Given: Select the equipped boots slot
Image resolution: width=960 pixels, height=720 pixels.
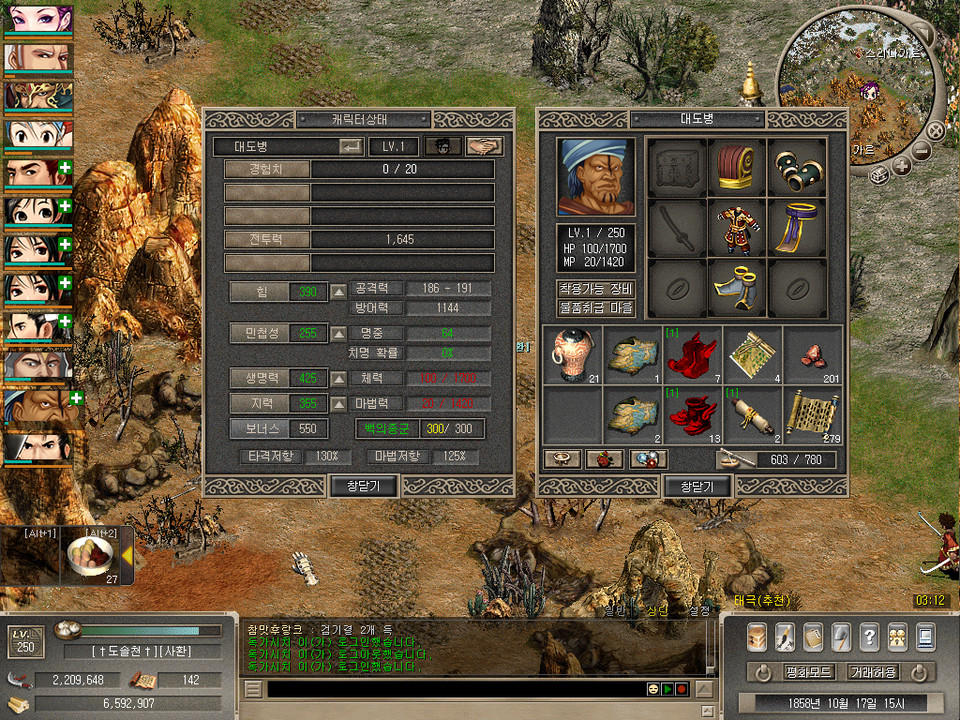Looking at the screenshot, I should click(x=738, y=289).
